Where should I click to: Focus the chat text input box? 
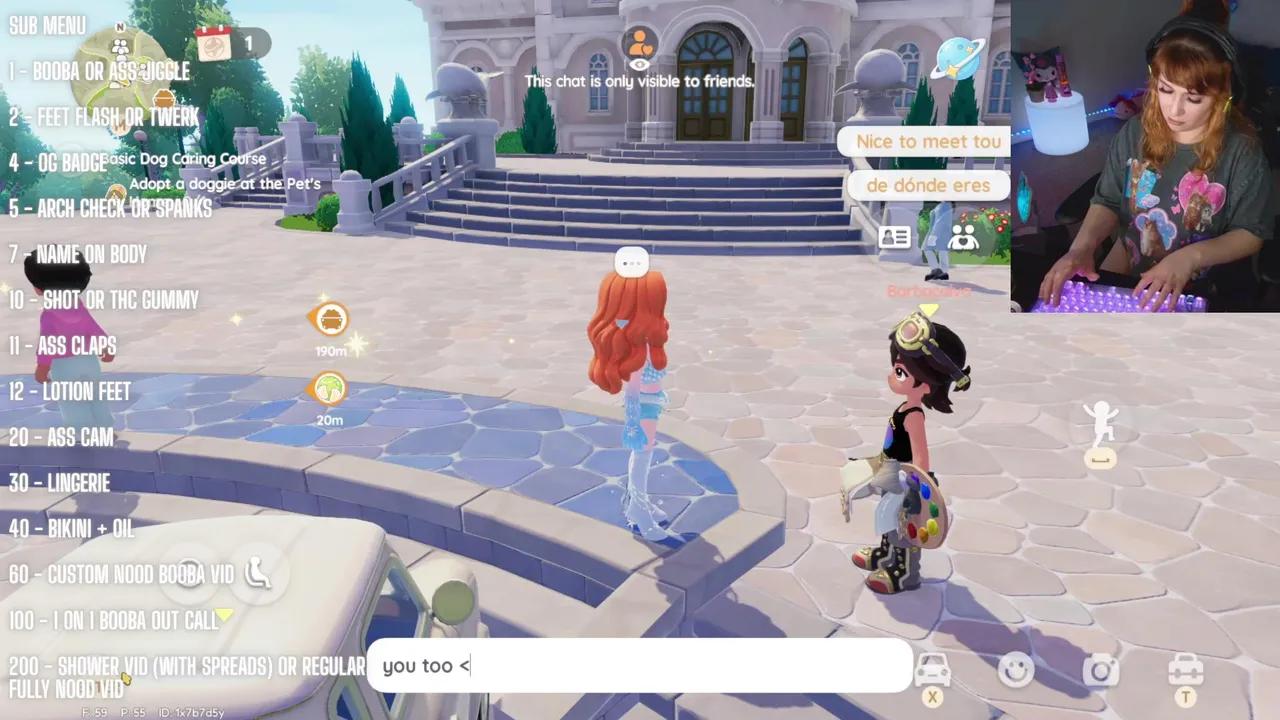640,666
